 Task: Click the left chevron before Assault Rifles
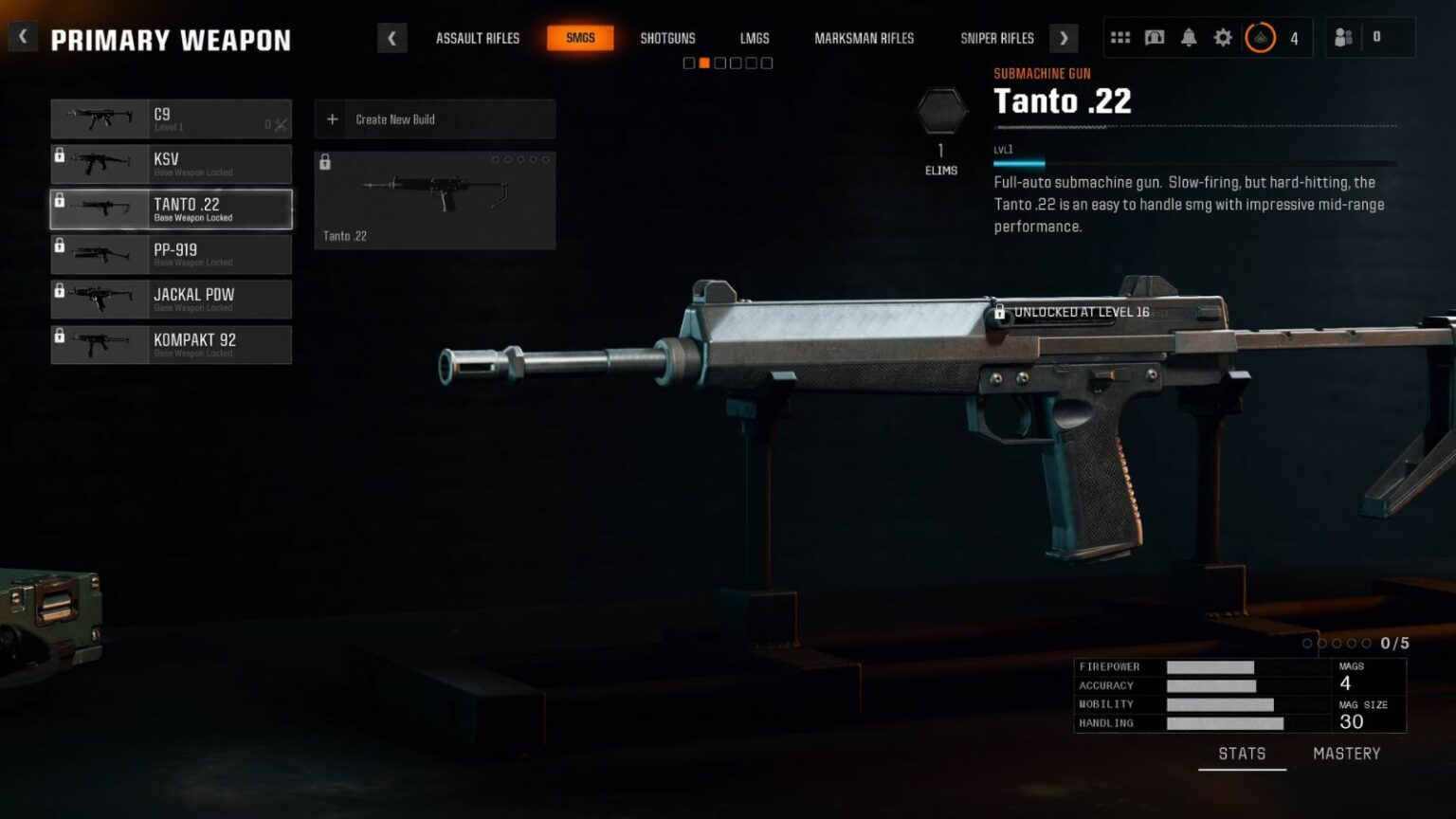(392, 37)
